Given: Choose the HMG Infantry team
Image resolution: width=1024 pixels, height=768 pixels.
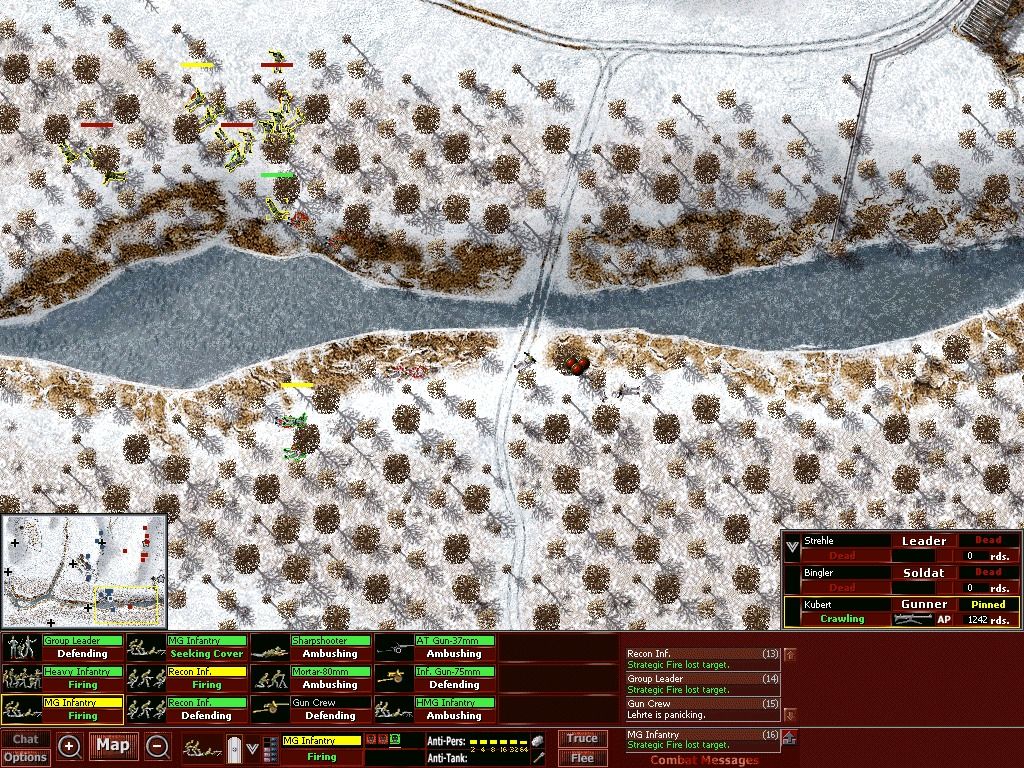Looking at the screenshot, I should [x=434, y=709].
